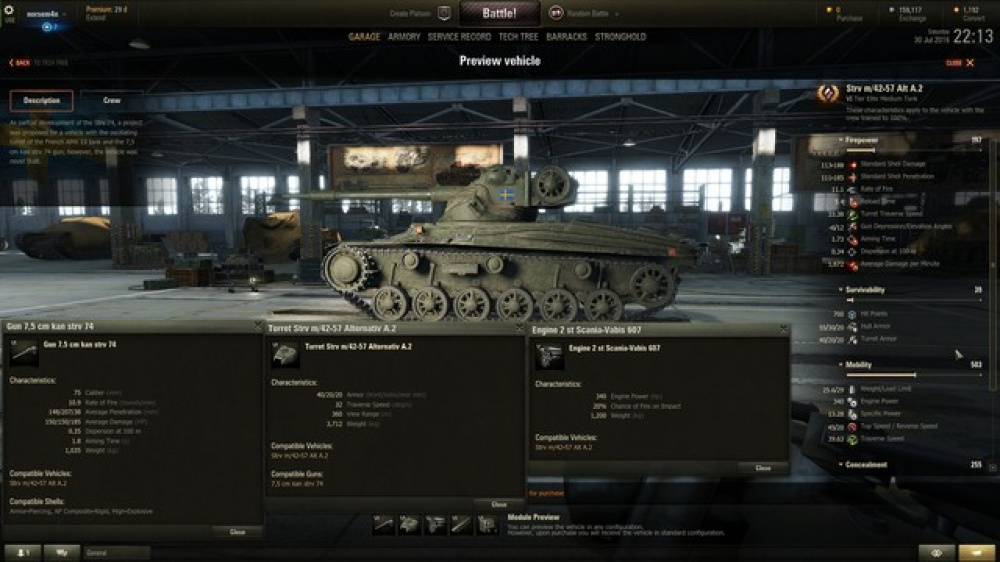Select the Garage menu entry
Screen dimensions: 1000x562
(364, 37)
